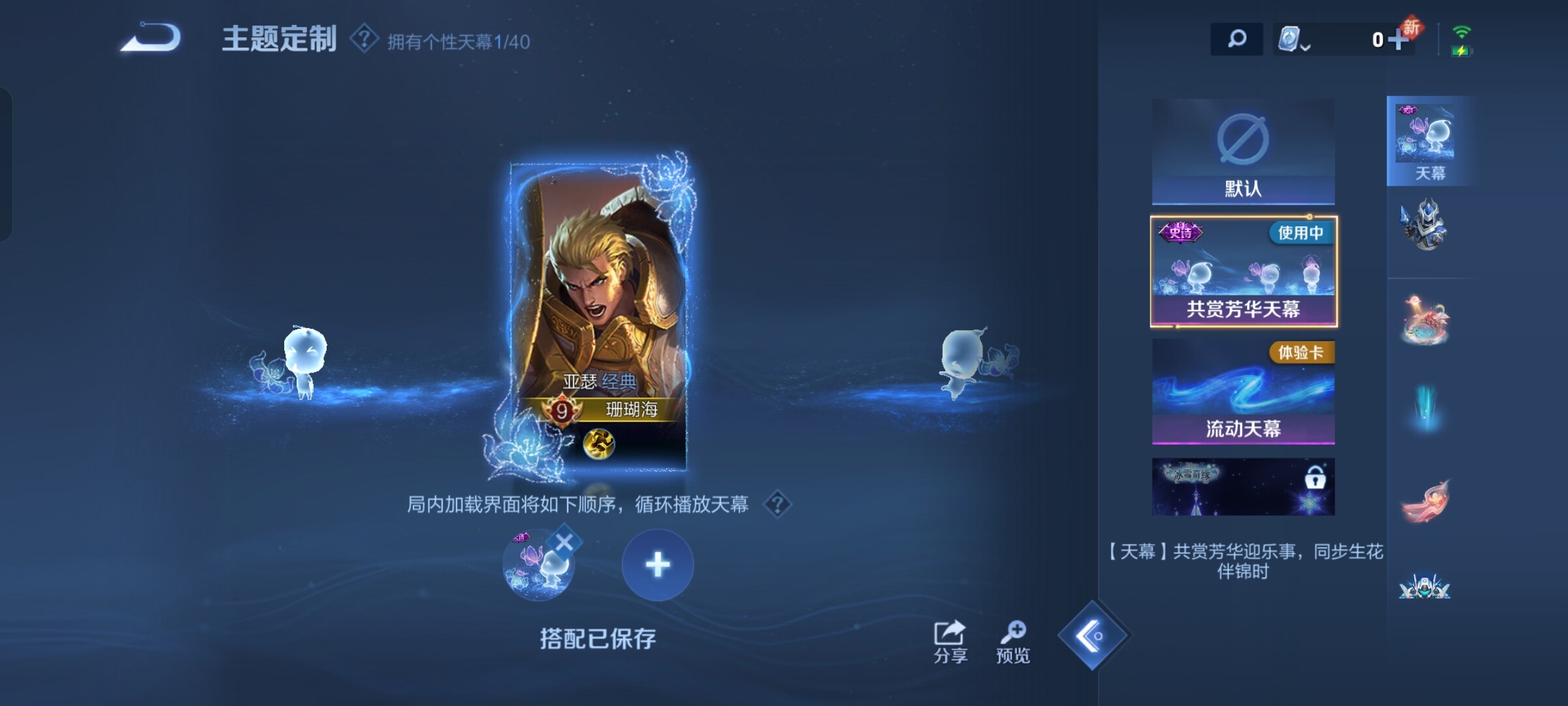Add another curtain to the rotation

pyautogui.click(x=657, y=565)
